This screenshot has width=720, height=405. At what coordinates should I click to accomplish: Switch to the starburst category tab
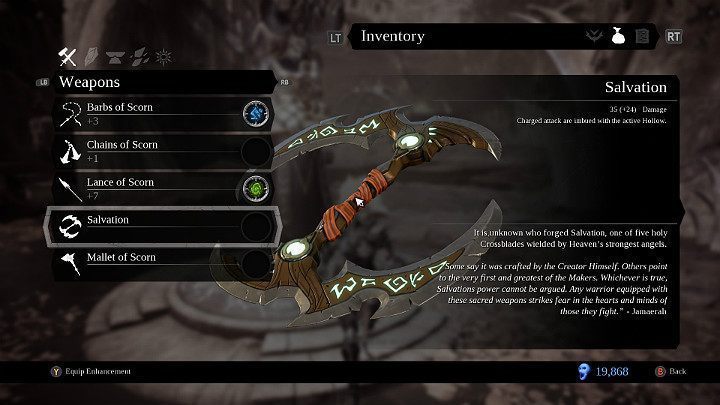pos(163,56)
